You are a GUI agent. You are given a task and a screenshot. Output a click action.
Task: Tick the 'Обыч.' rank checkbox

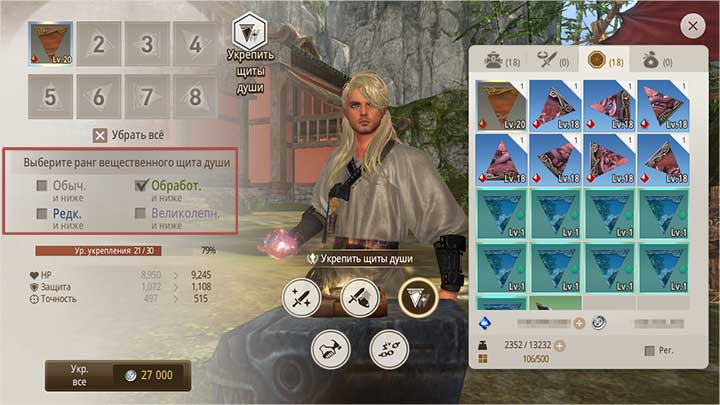click(42, 186)
